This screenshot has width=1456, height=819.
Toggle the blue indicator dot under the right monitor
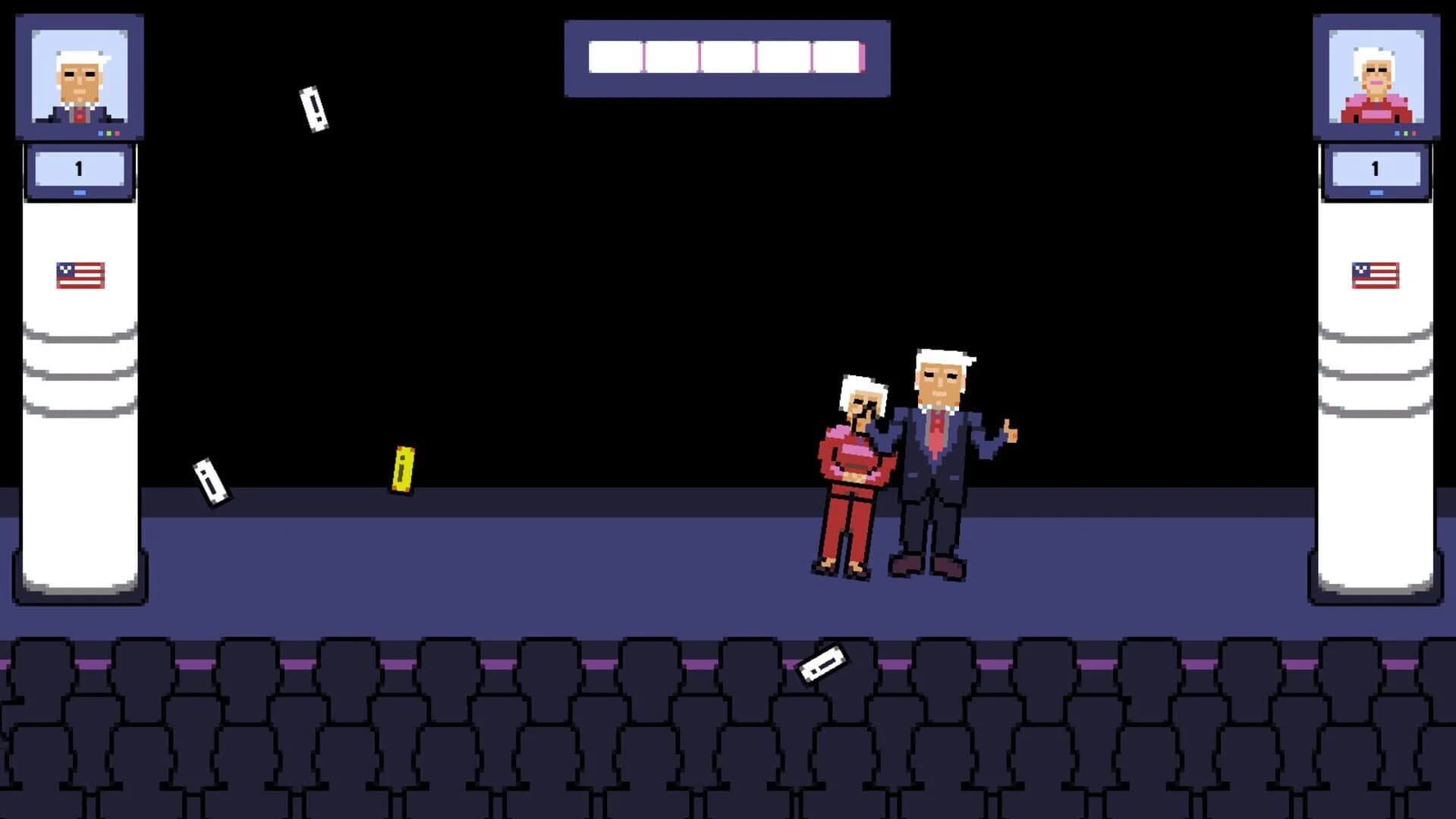(1397, 133)
